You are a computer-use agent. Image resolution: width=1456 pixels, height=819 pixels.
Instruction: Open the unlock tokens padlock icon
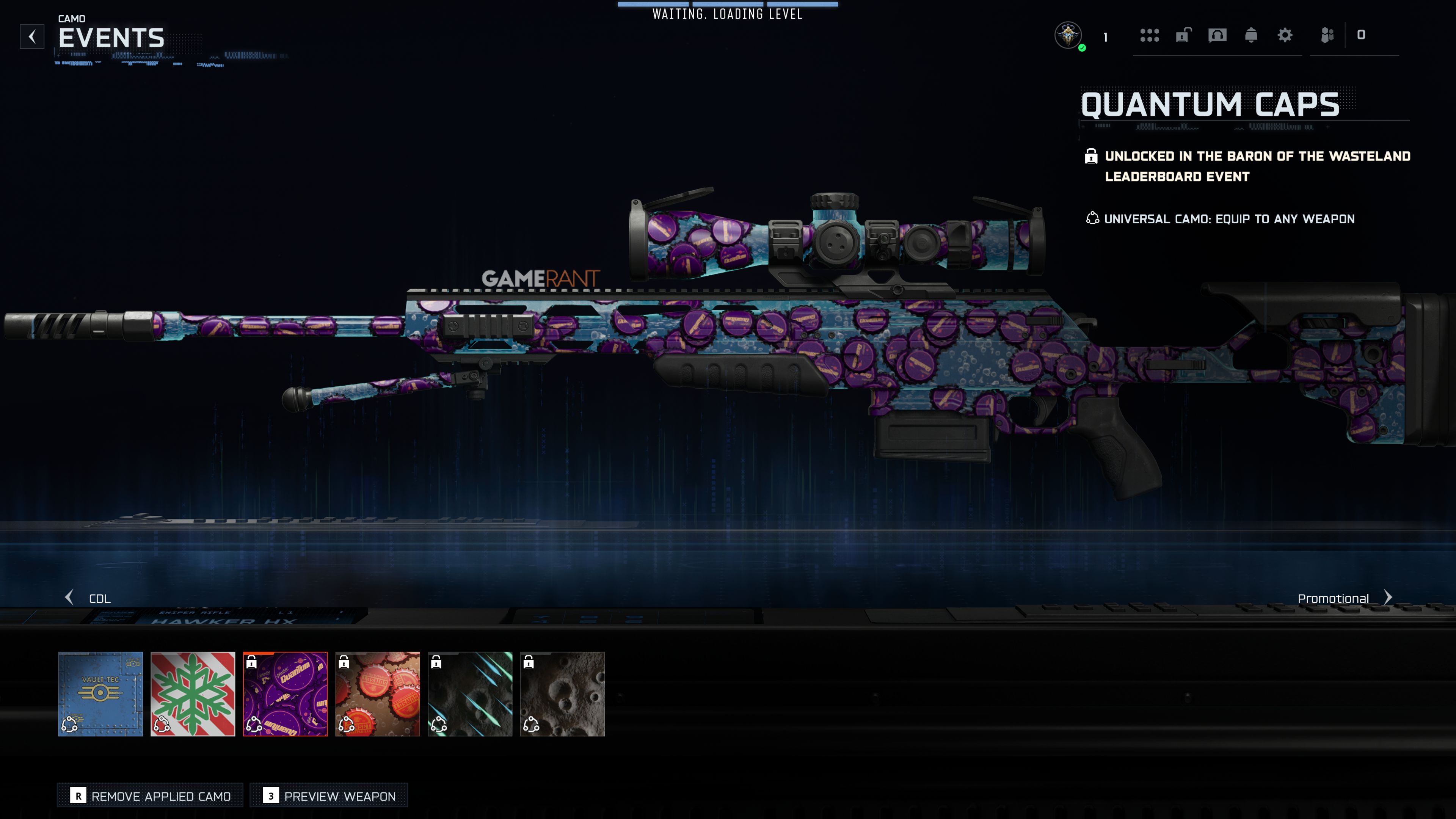1183,36
